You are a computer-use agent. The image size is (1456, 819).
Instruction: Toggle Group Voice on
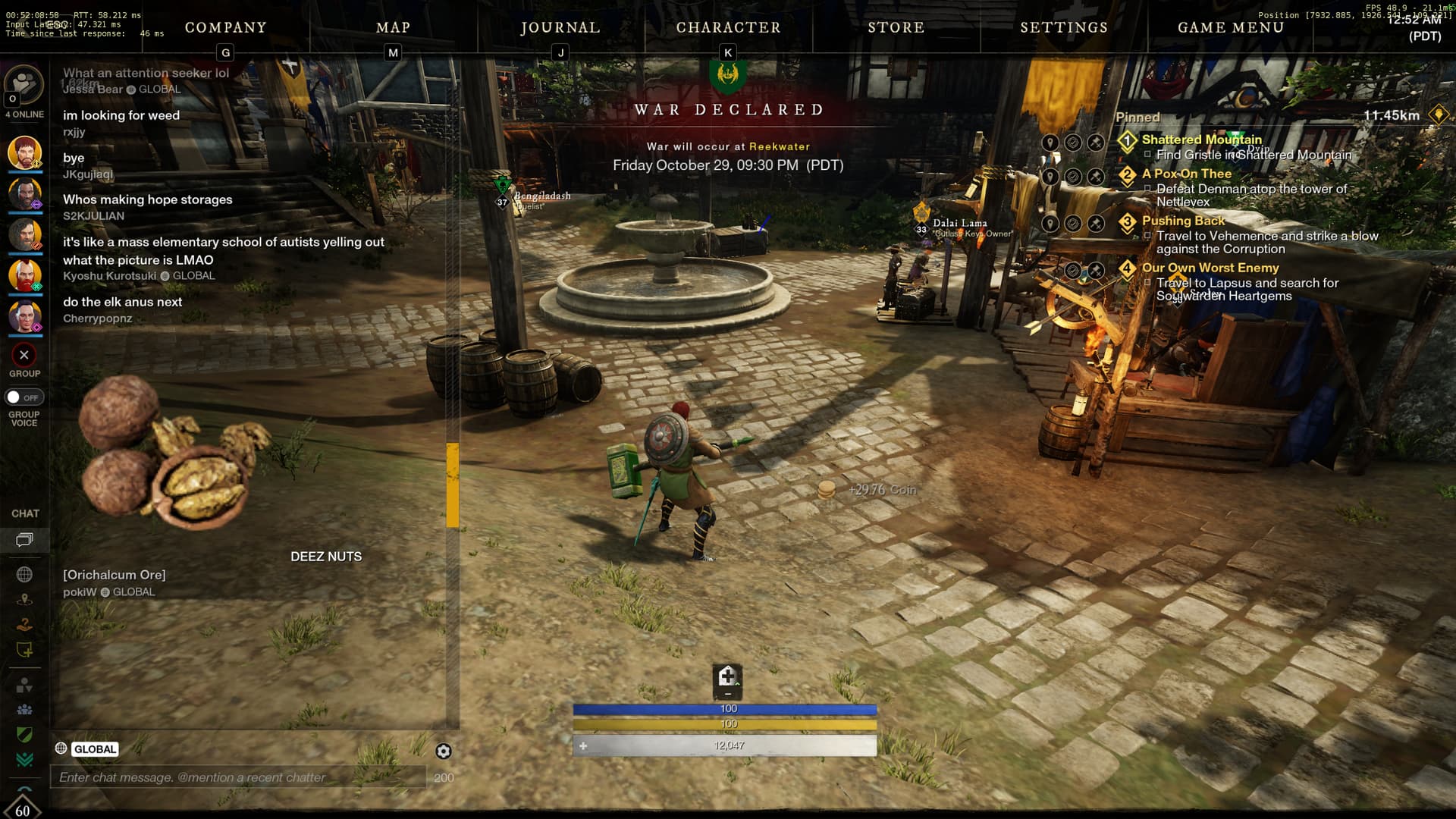tap(24, 397)
